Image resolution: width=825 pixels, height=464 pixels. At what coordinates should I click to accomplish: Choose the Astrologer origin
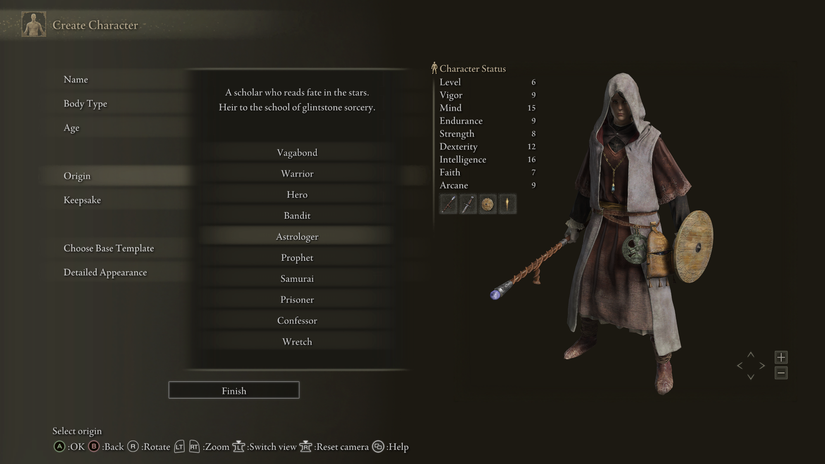297,237
